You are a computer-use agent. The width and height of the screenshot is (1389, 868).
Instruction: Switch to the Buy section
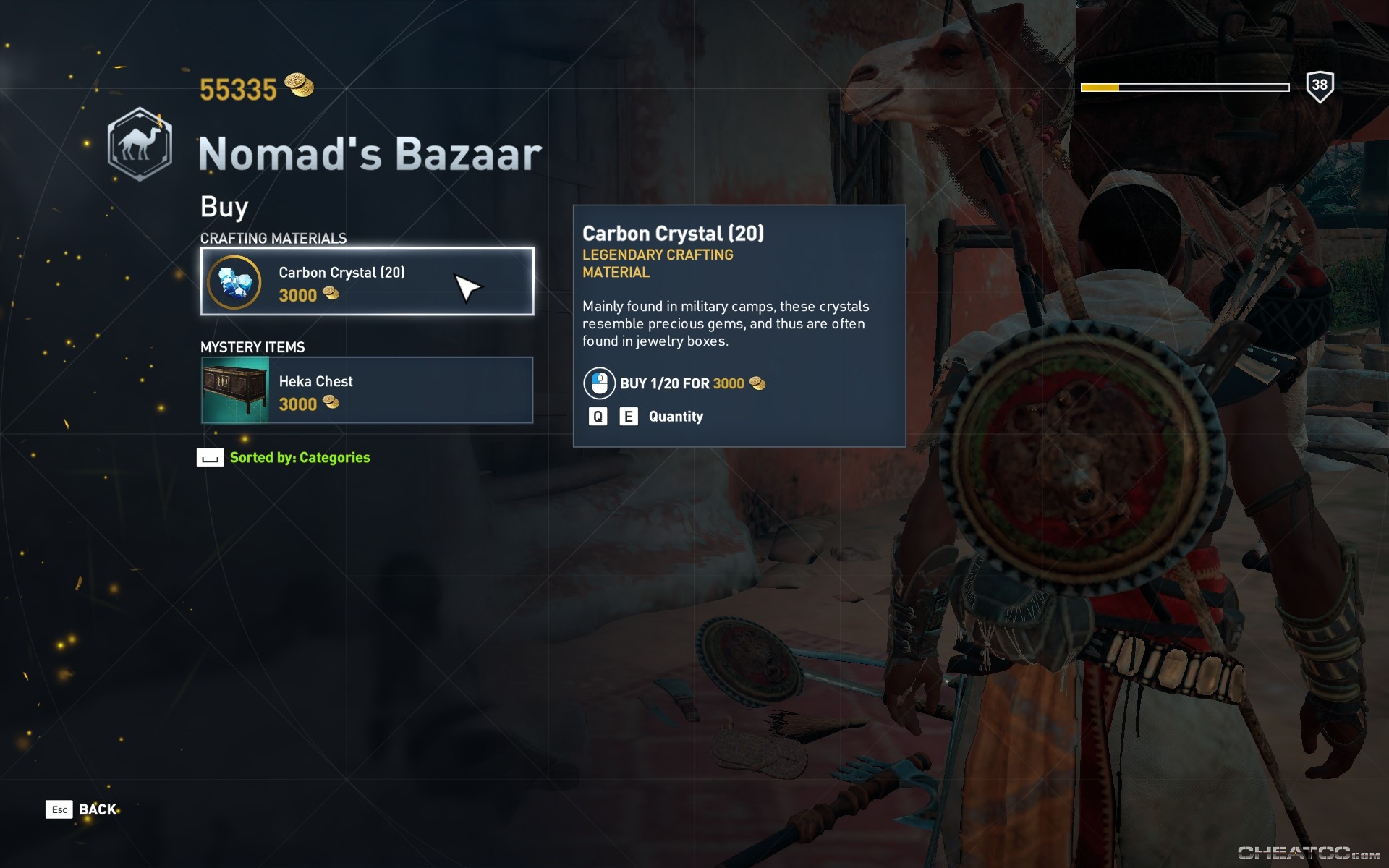(x=223, y=207)
